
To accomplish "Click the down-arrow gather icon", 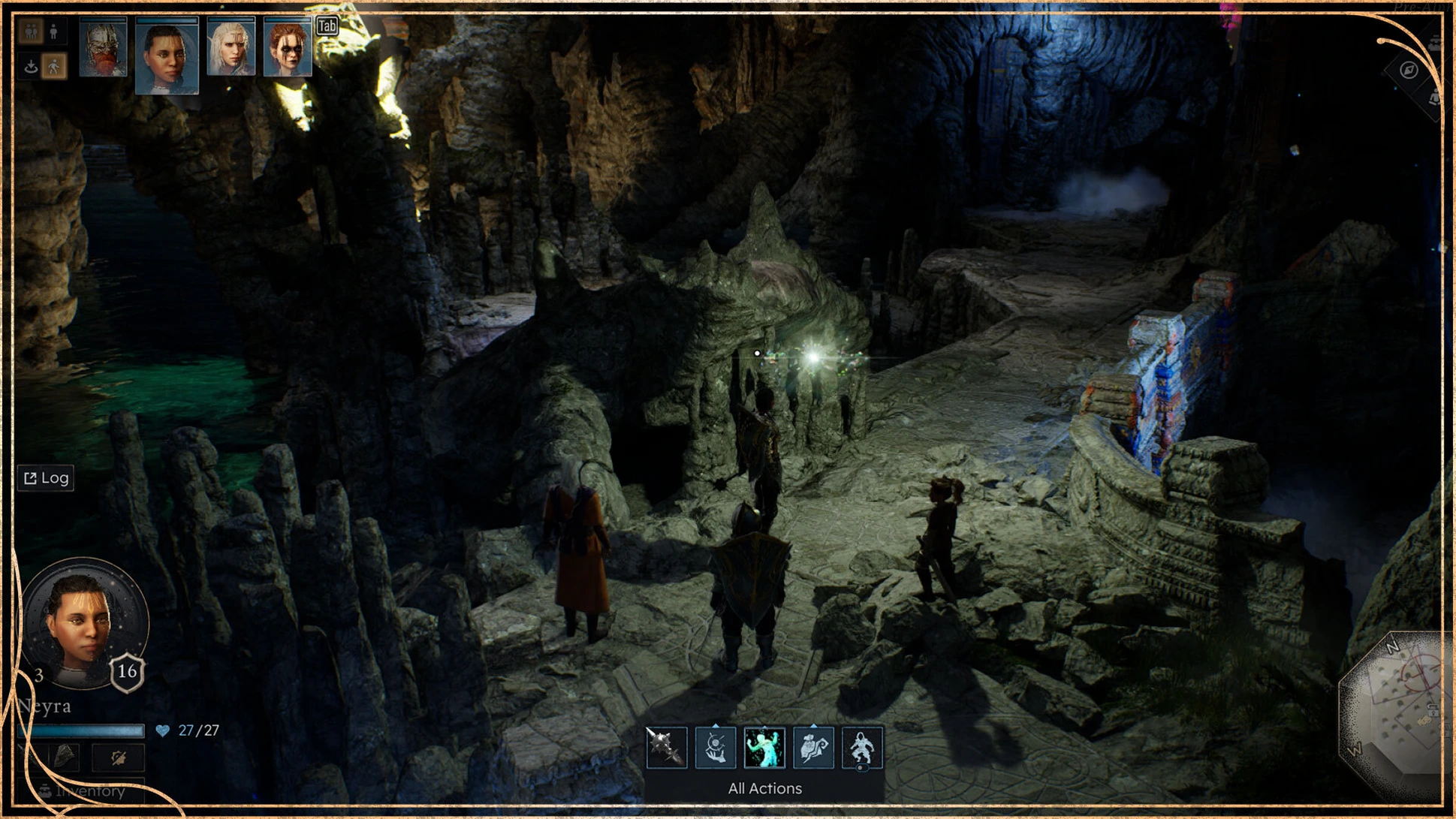I will (x=32, y=67).
